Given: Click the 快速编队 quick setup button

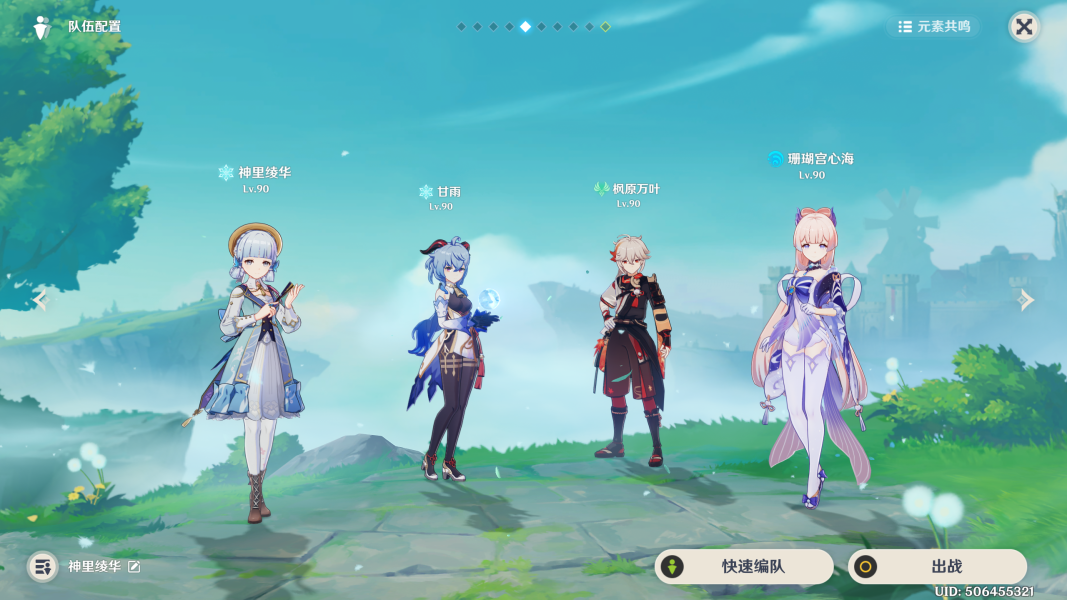Looking at the screenshot, I should point(743,567).
